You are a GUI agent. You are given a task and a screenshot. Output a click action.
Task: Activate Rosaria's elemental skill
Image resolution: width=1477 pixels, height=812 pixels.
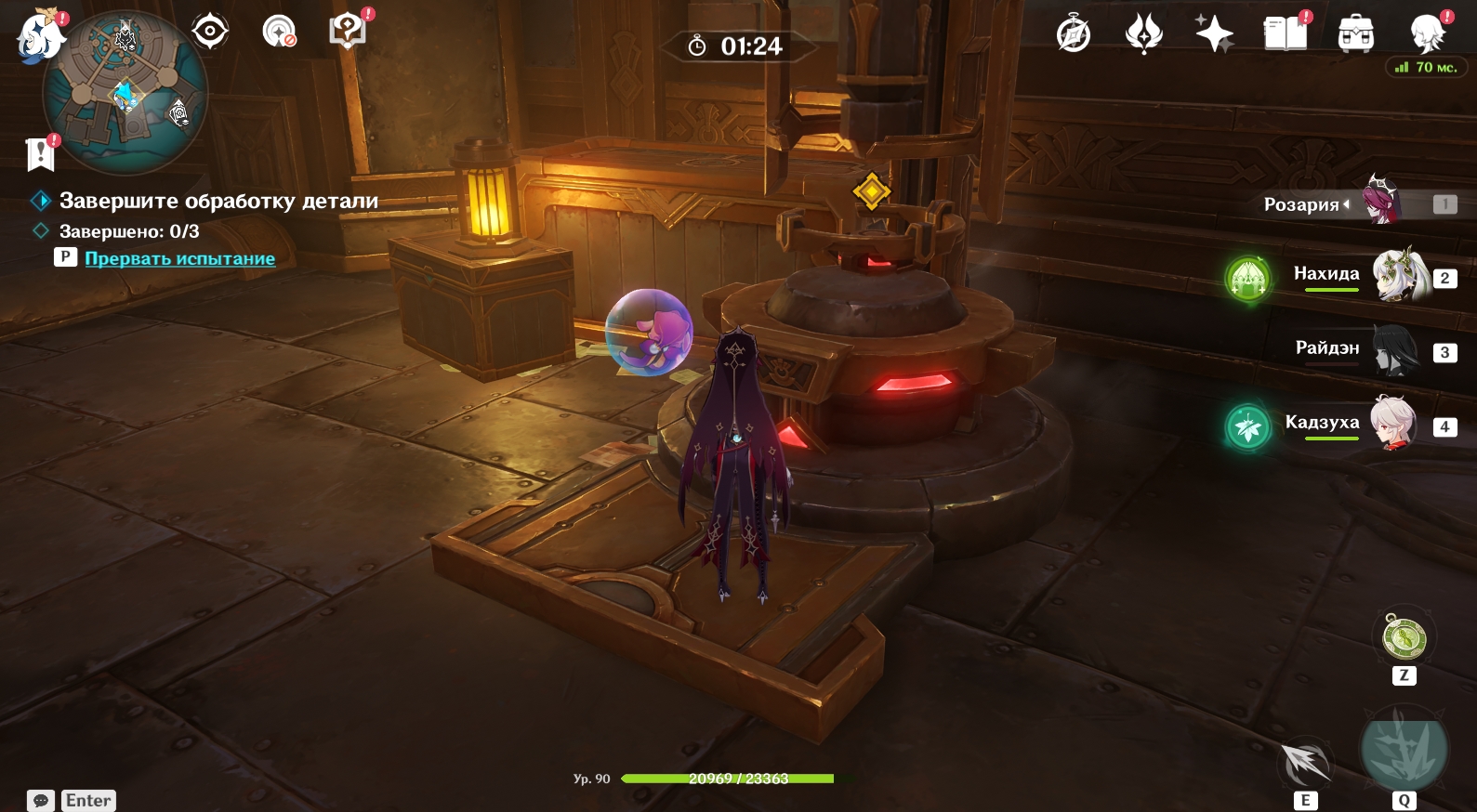click(x=1305, y=764)
